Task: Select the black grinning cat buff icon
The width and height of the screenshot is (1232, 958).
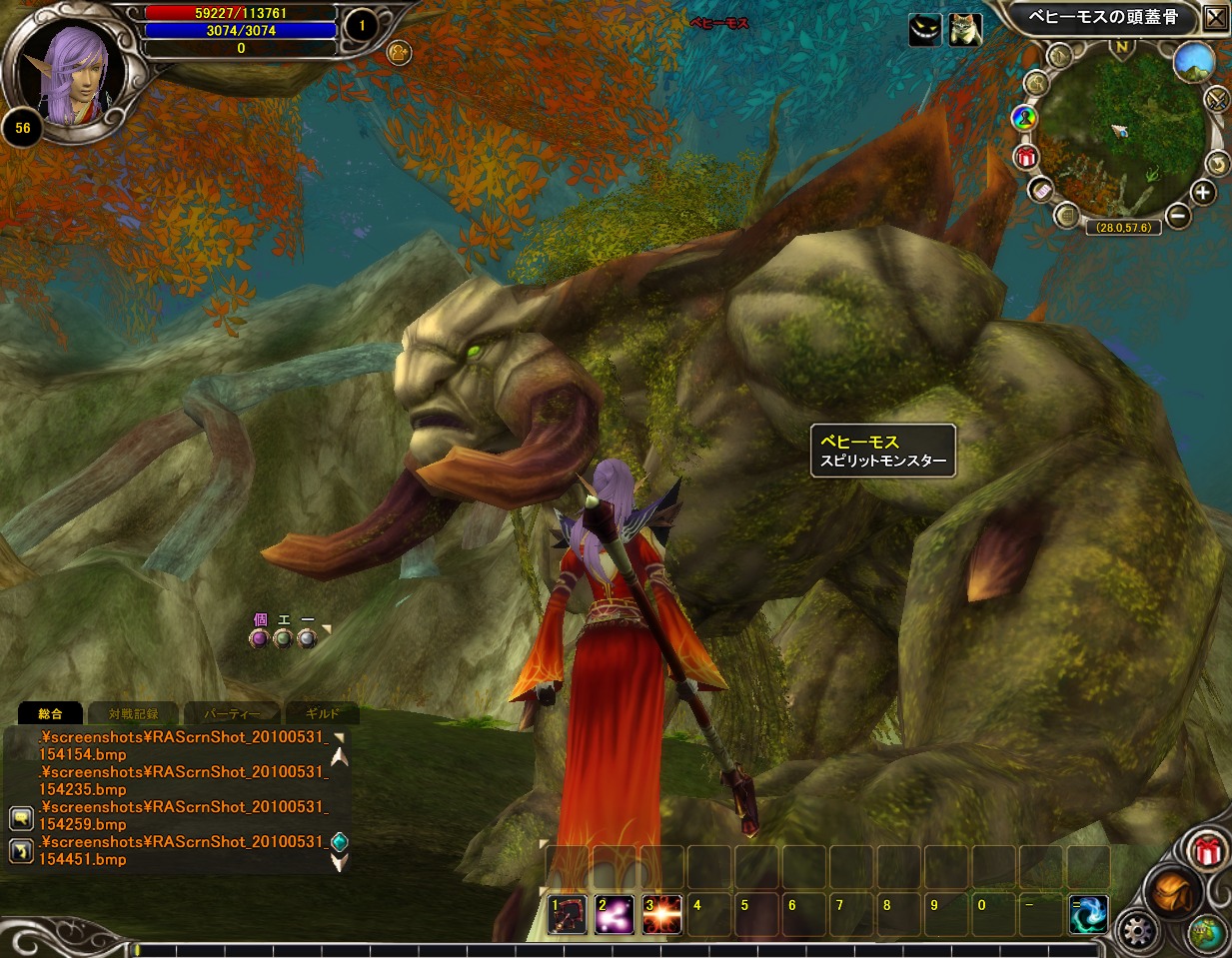Action: [925, 30]
